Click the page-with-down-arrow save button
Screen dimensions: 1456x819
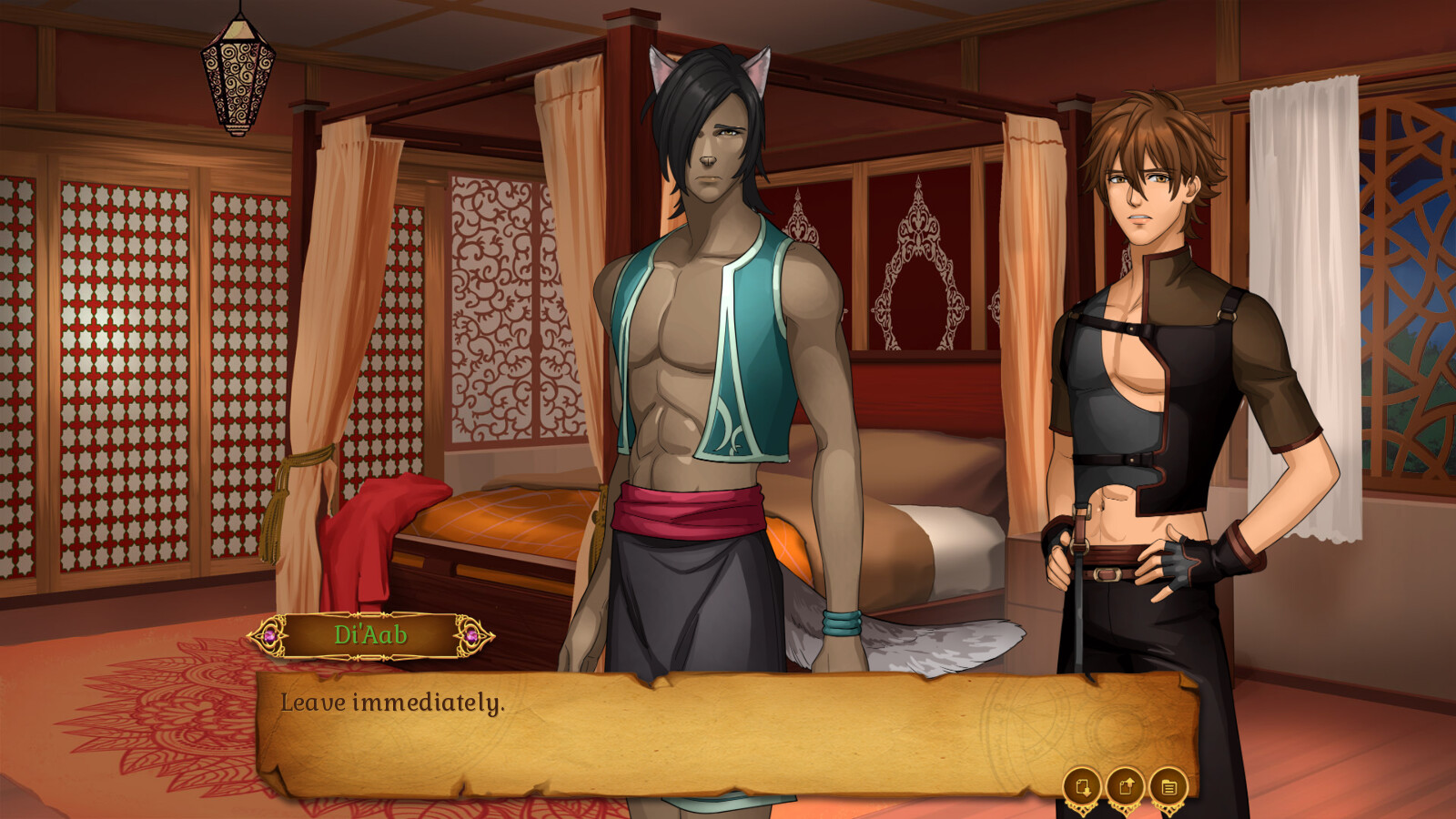point(1081,784)
